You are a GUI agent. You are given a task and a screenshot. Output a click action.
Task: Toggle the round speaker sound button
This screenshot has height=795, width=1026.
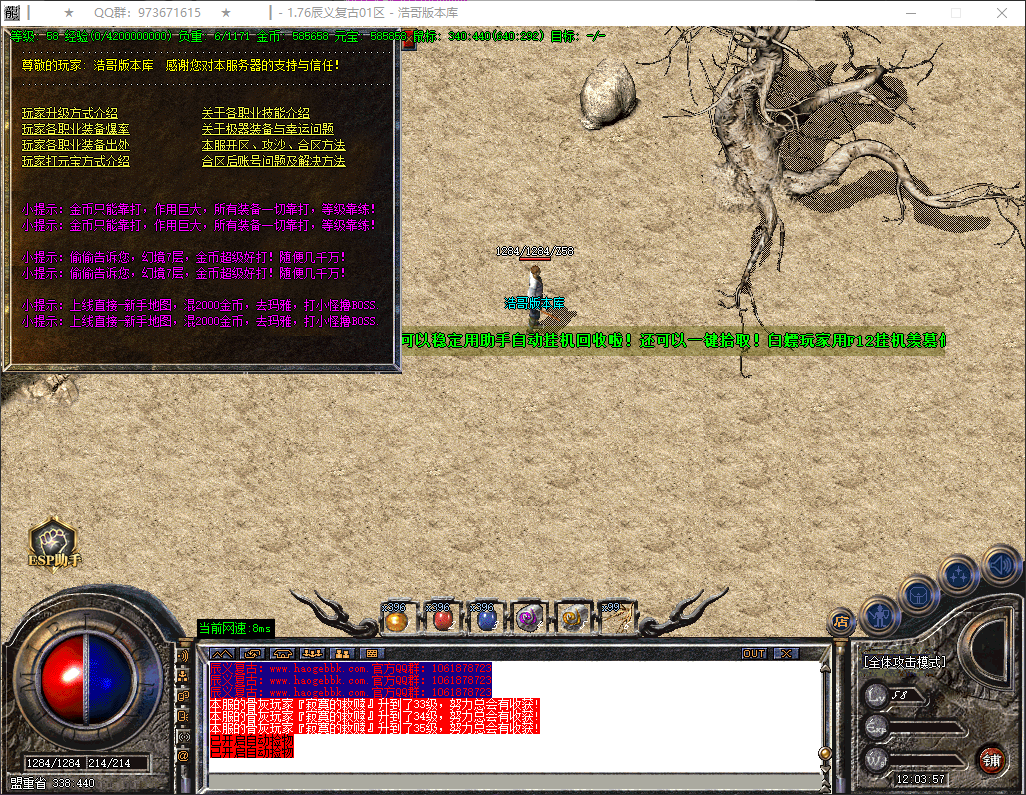tap(1000, 565)
